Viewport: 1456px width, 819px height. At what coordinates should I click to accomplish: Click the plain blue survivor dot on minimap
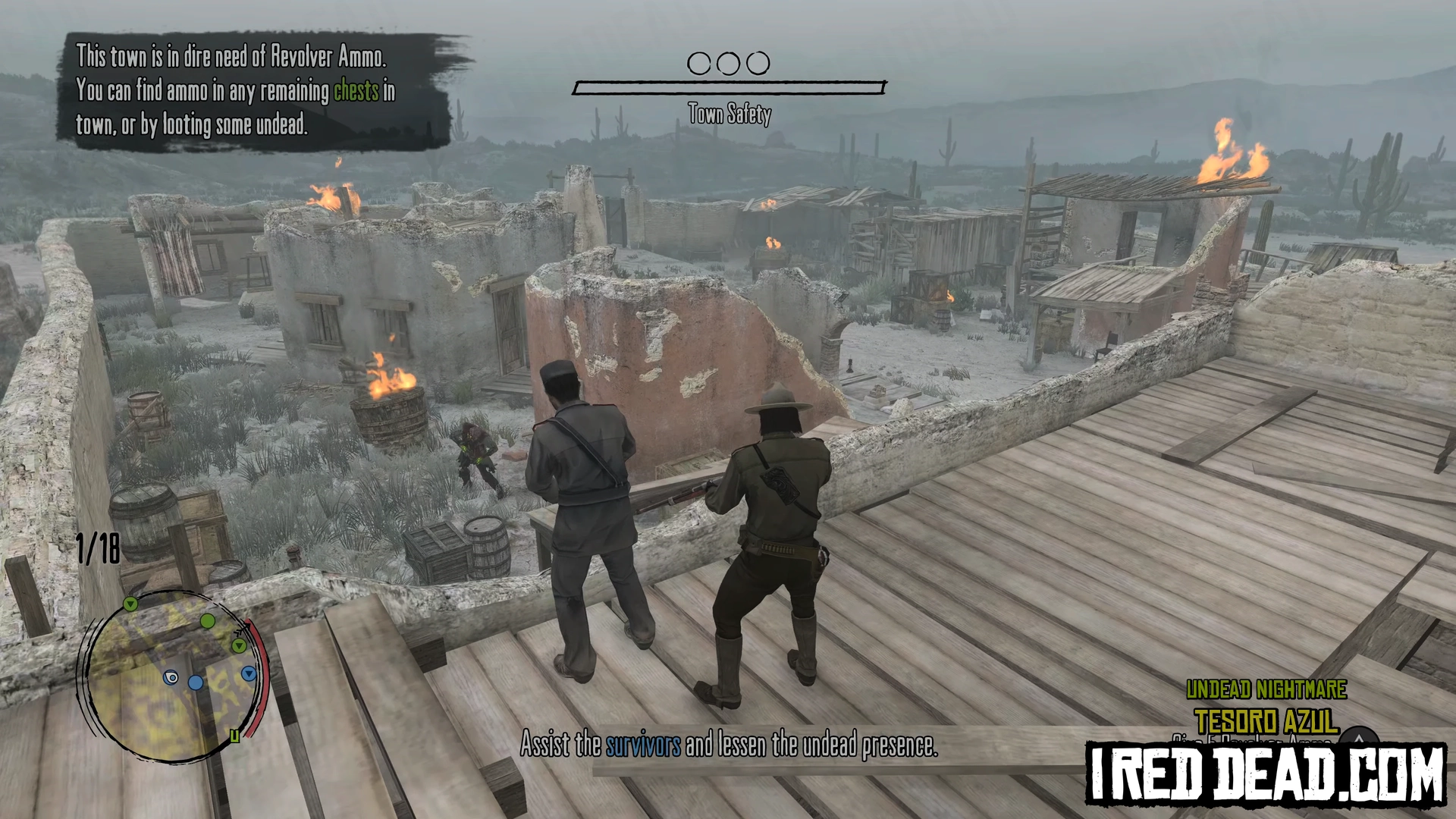point(196,682)
